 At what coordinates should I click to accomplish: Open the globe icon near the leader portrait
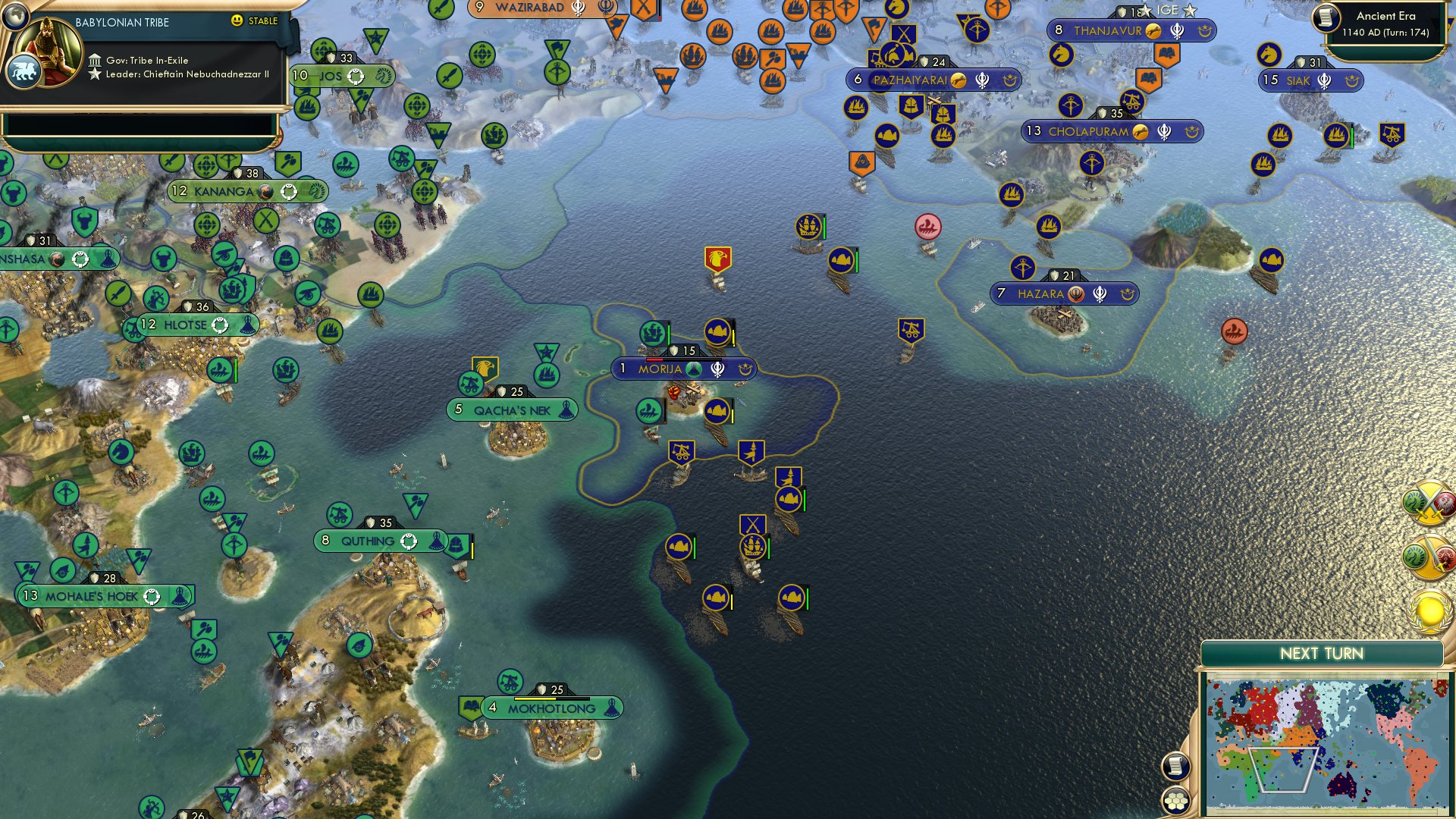15,15
